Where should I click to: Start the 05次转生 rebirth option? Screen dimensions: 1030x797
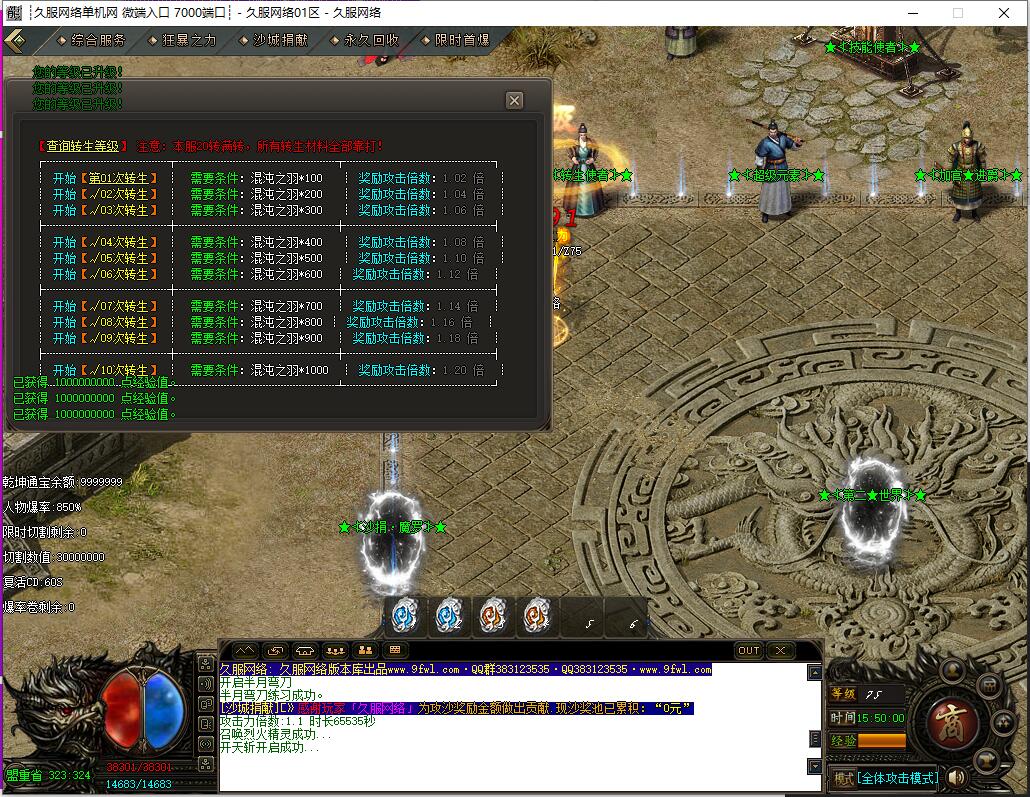[117, 258]
